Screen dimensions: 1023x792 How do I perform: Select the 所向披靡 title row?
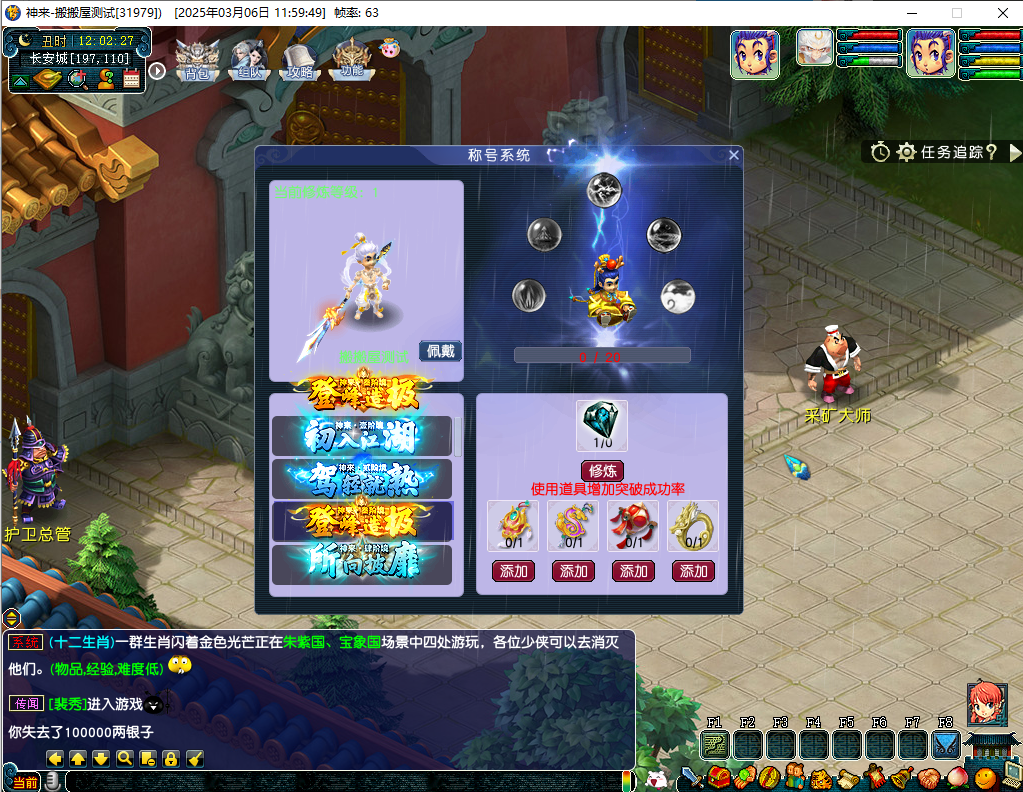click(x=362, y=564)
